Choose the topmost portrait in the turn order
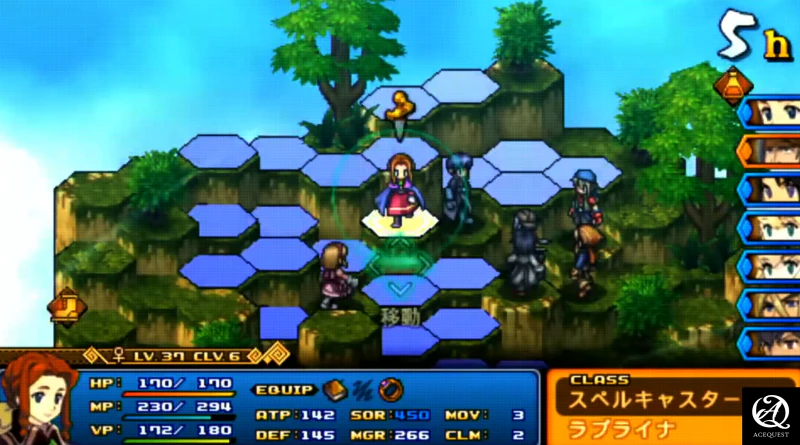800x445 pixels. point(770,112)
